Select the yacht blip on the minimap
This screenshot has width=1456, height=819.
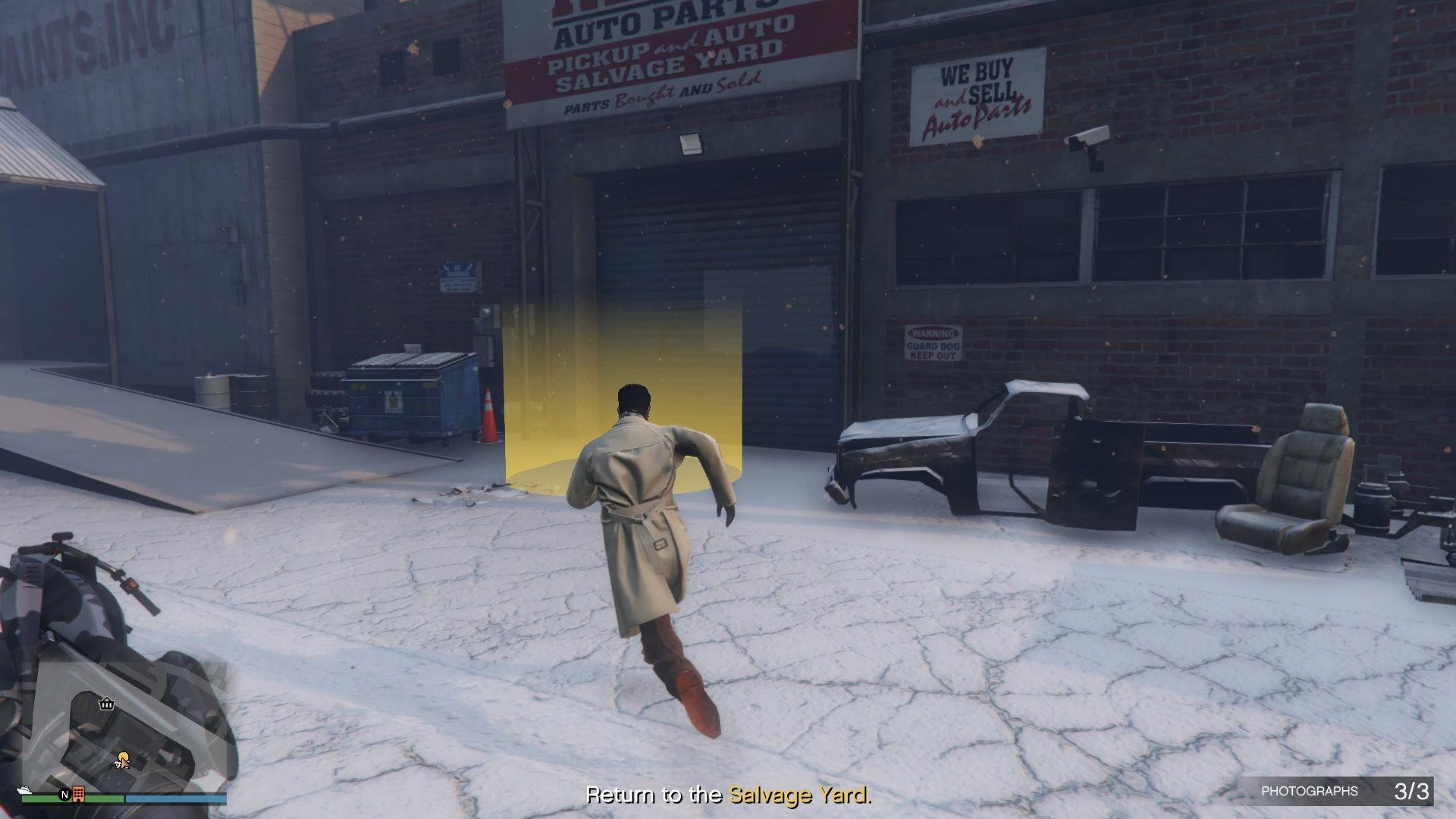[x=24, y=791]
